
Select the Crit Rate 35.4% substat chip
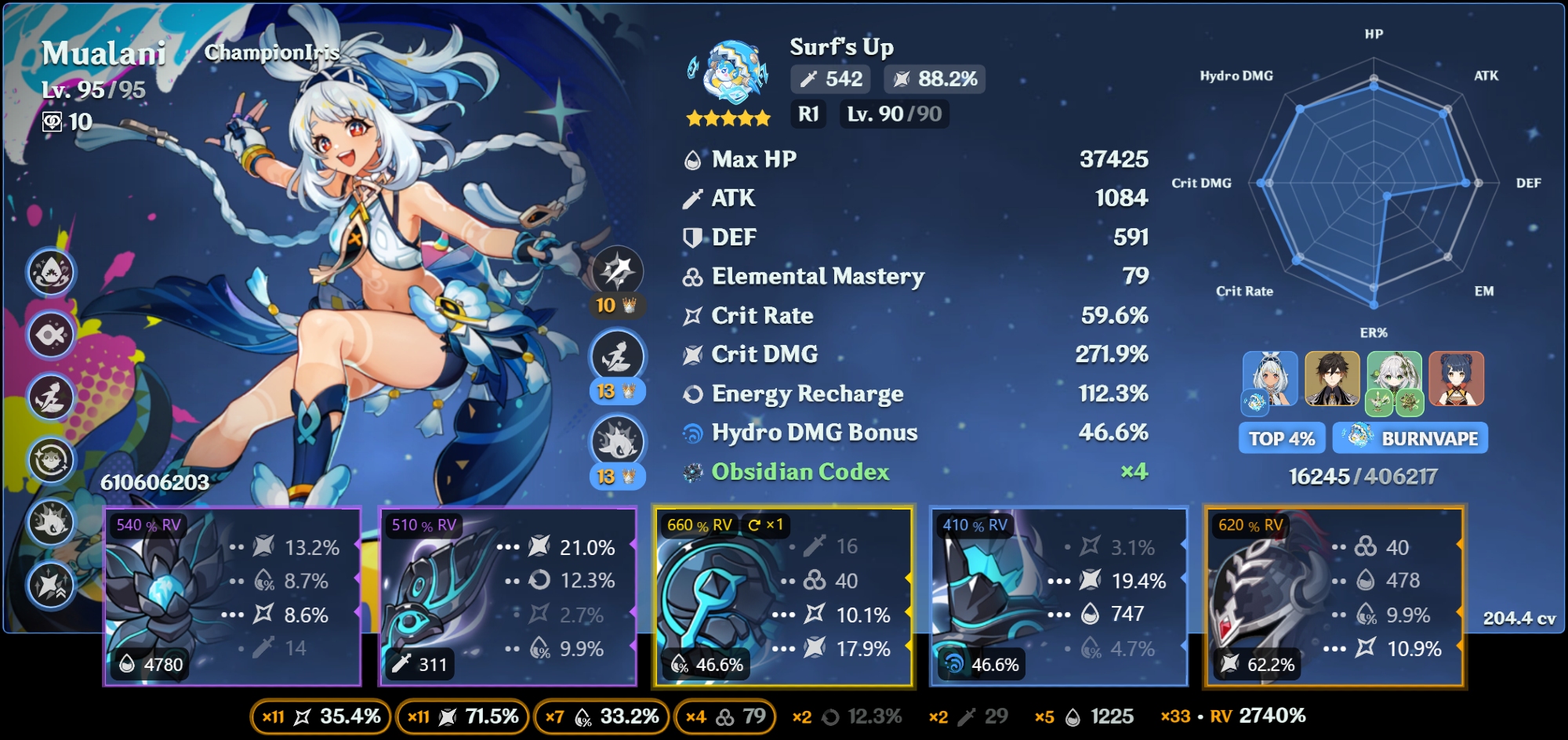pyautogui.click(x=321, y=716)
